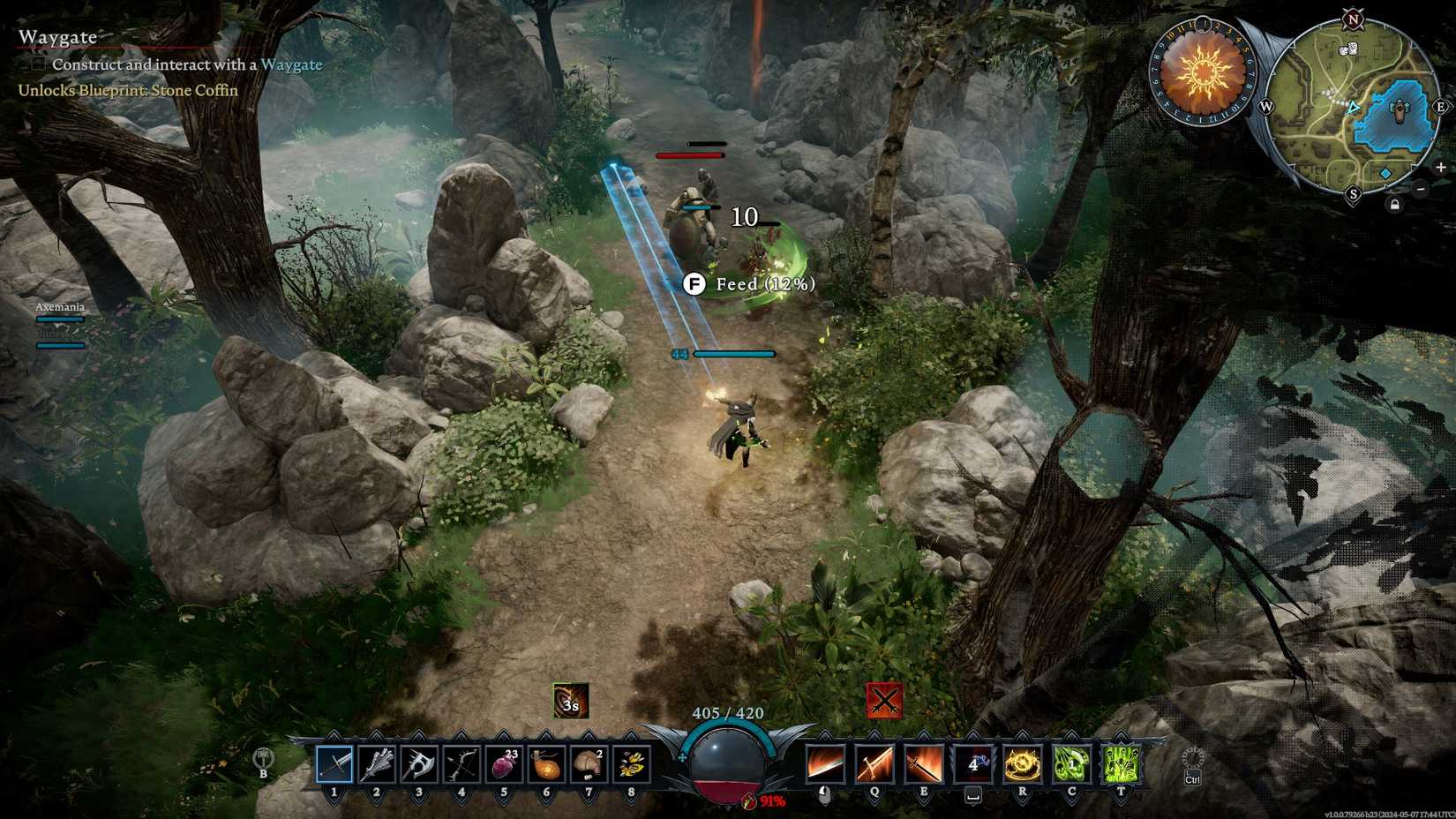Toggle the minimap lock

[1394, 203]
